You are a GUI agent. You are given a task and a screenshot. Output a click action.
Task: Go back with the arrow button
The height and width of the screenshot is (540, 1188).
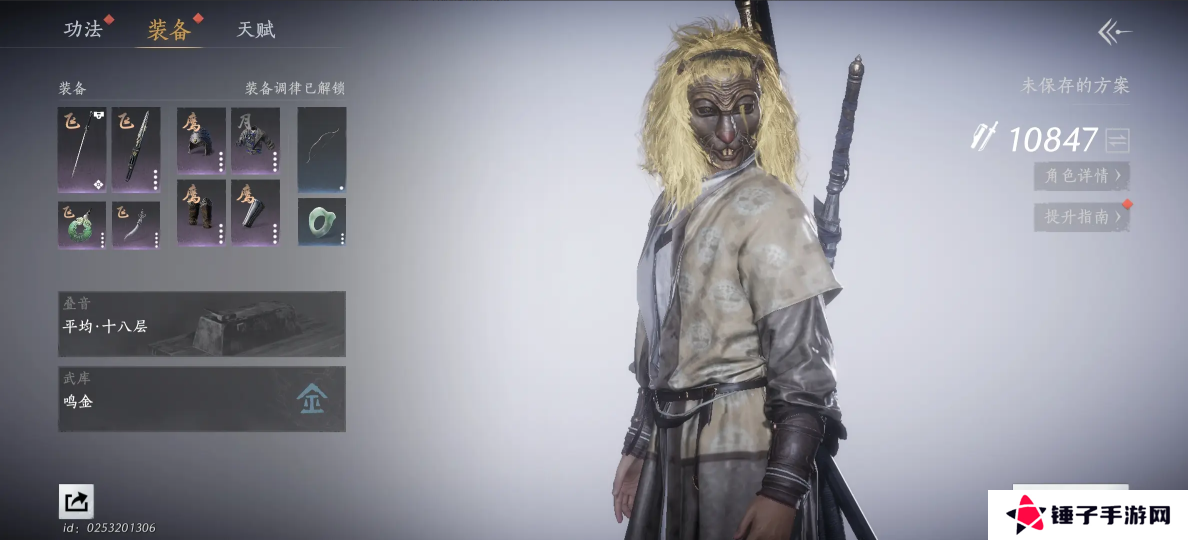[x=1114, y=32]
